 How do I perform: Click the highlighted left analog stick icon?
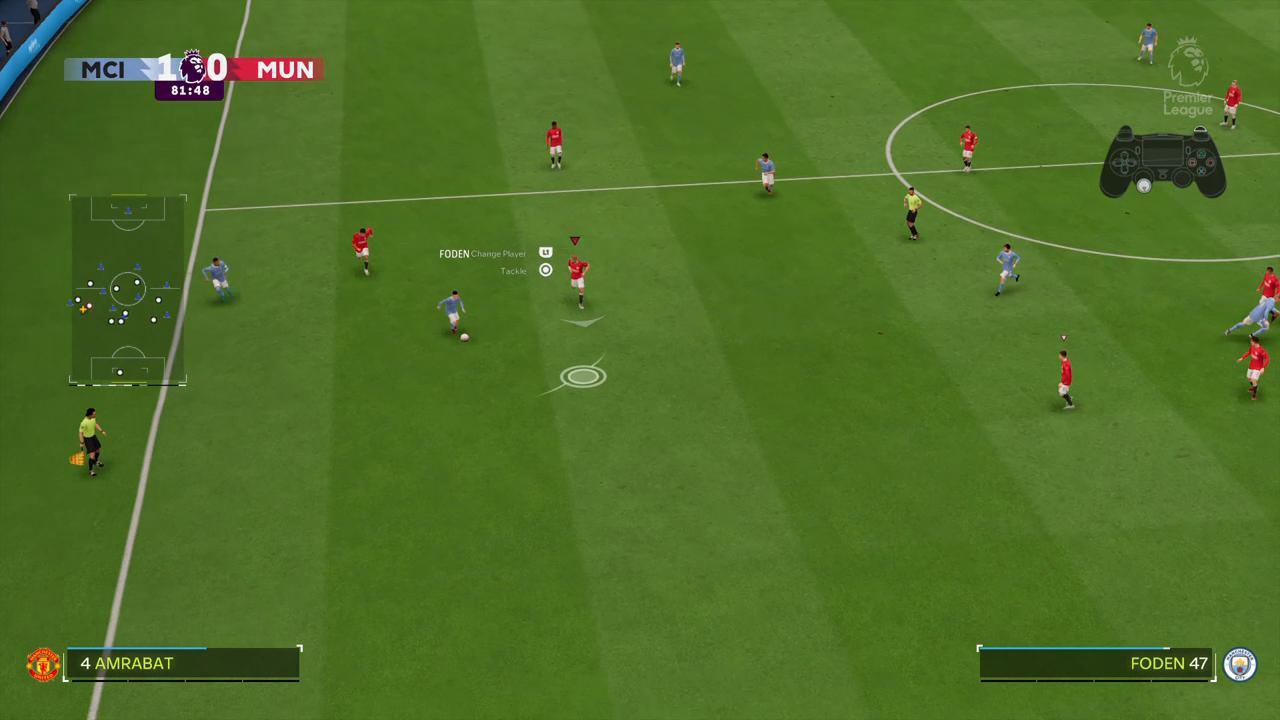[x=1144, y=185]
